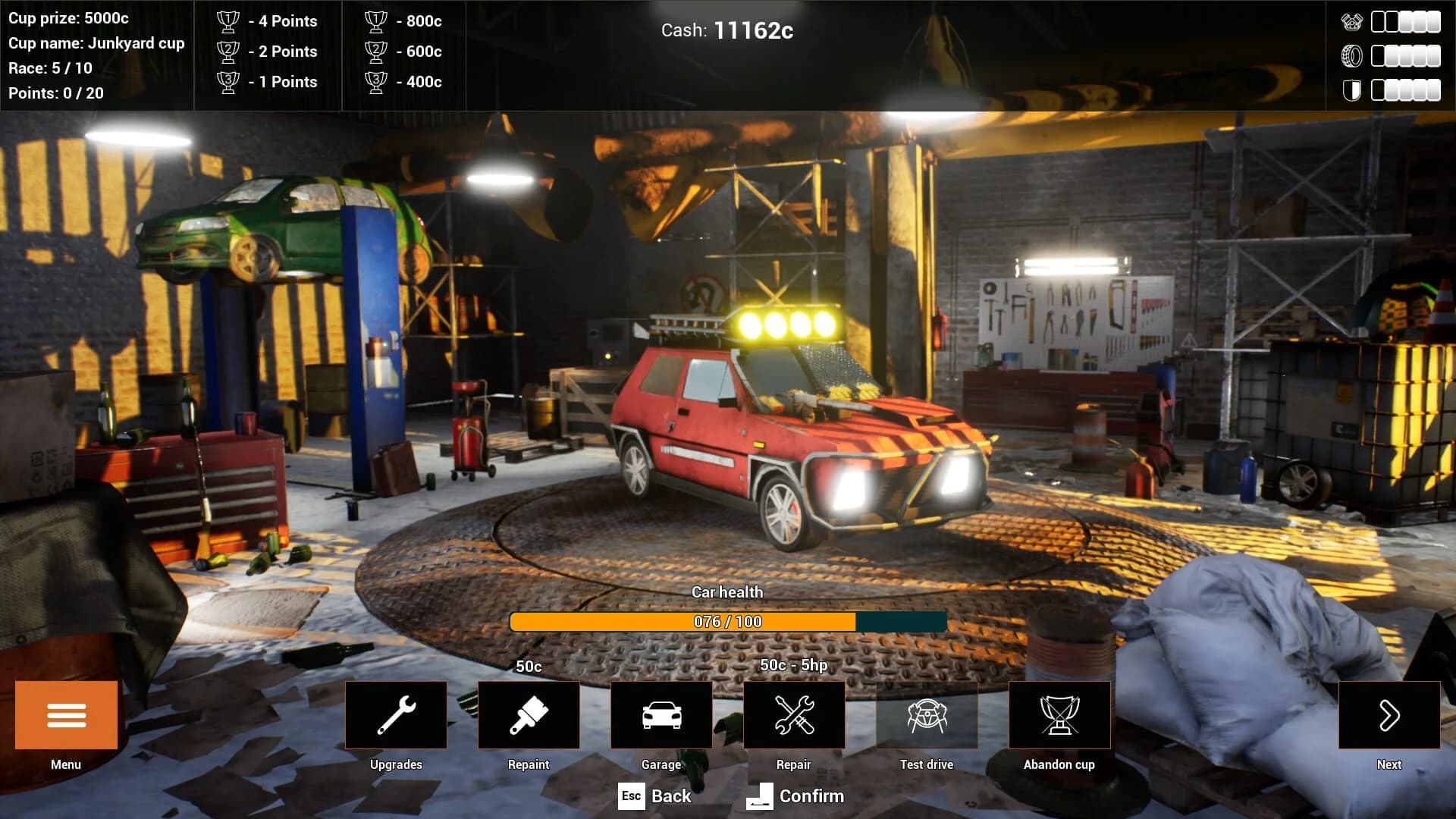Toggle the empty armor upgrade slot
Viewport: 1456px width, 819px height.
coord(1378,89)
